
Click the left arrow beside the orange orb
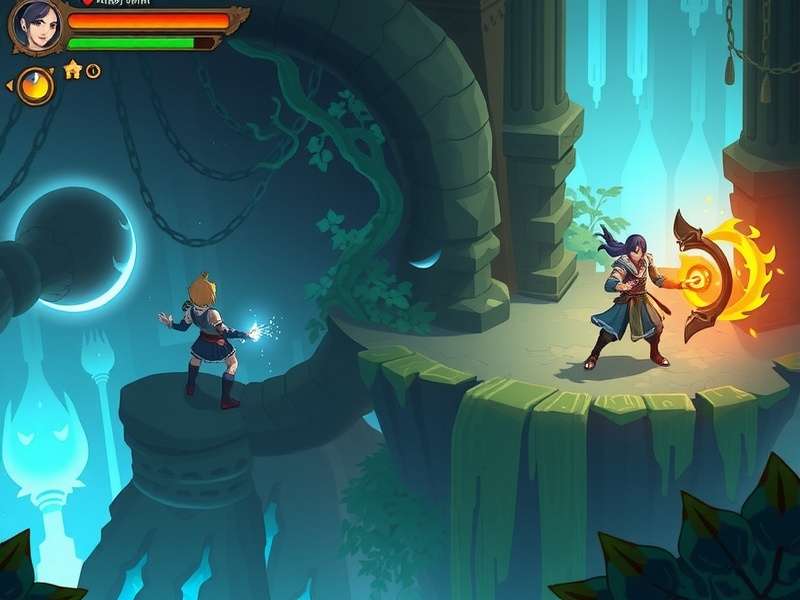[x=10, y=86]
